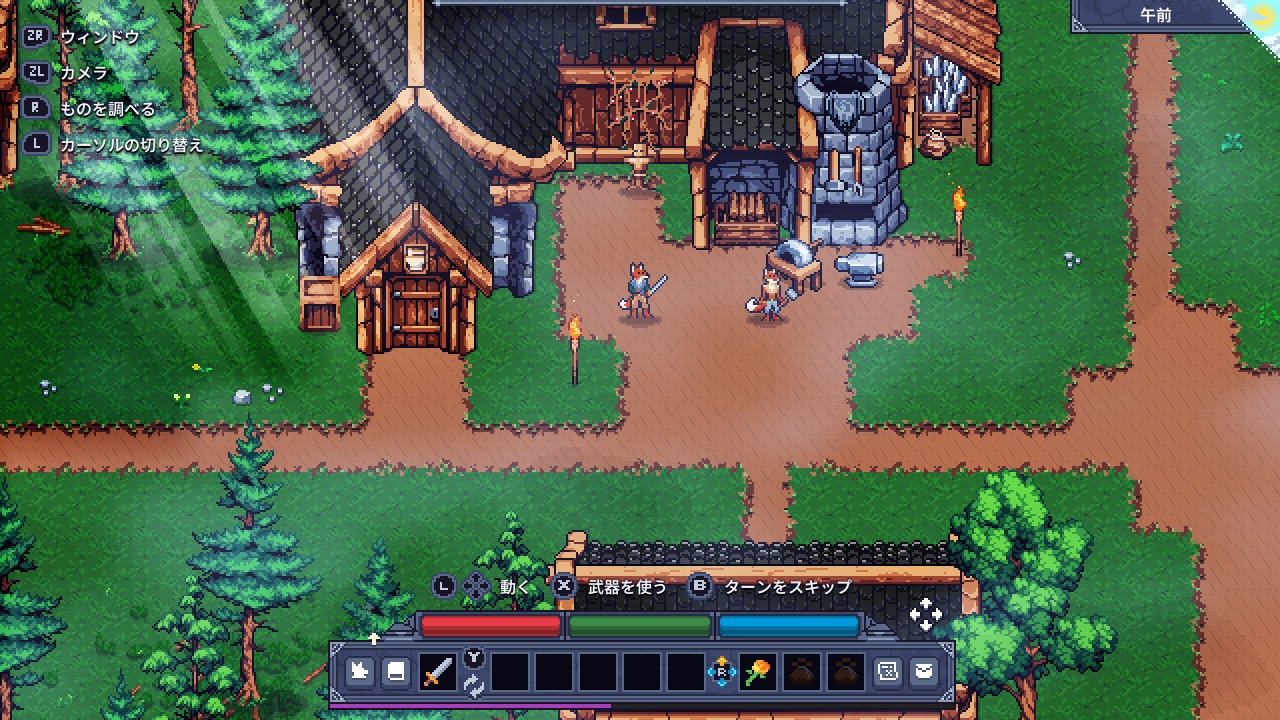Open the journal book icon on the hotbar
The height and width of the screenshot is (720, 1280).
pos(395,671)
